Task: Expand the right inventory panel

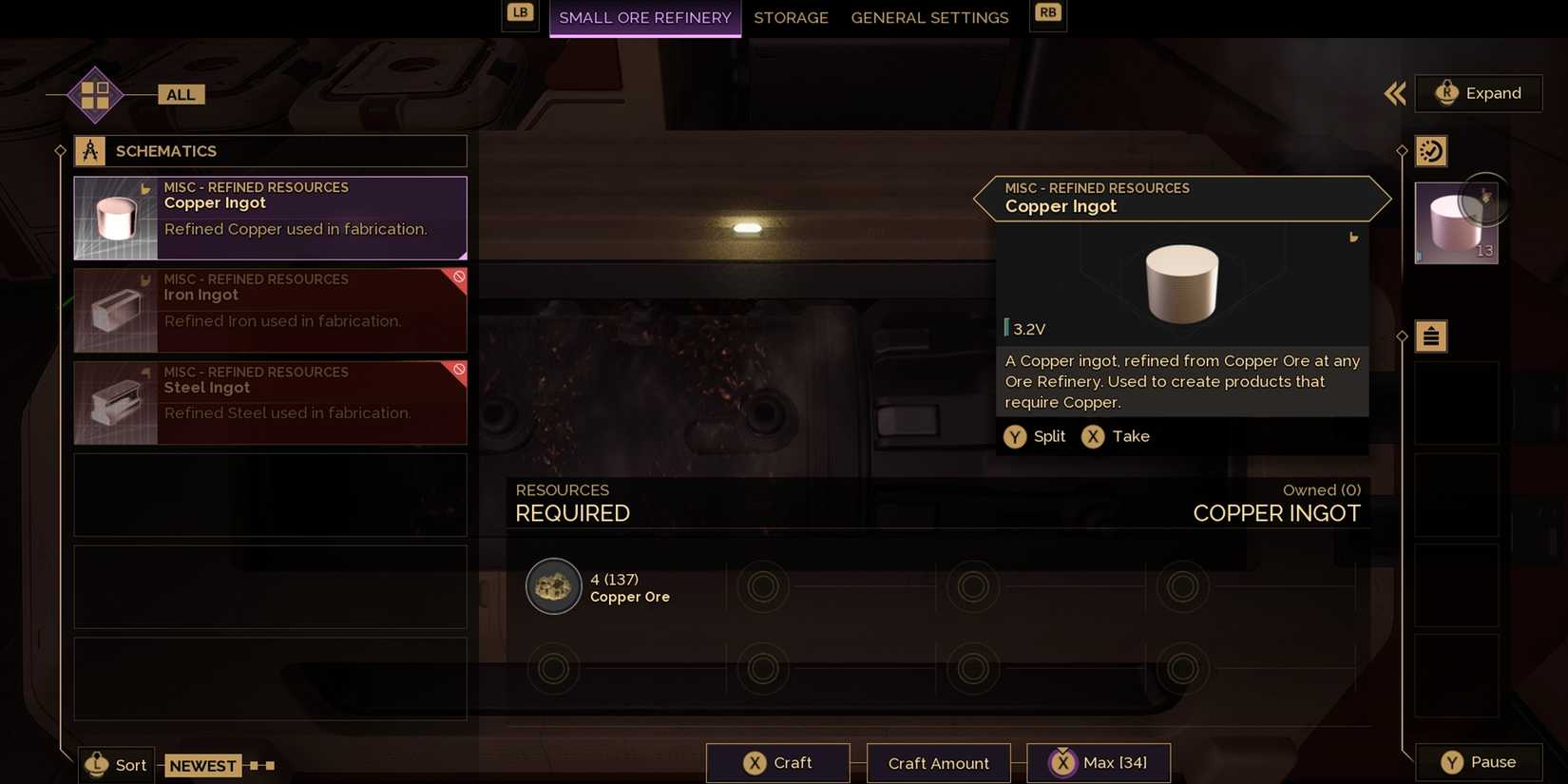Action: click(1479, 93)
